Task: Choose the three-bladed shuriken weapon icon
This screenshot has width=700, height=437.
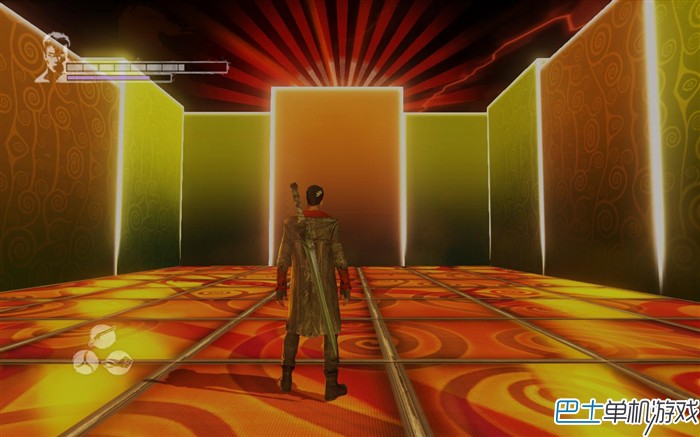Action: click(x=85, y=361)
